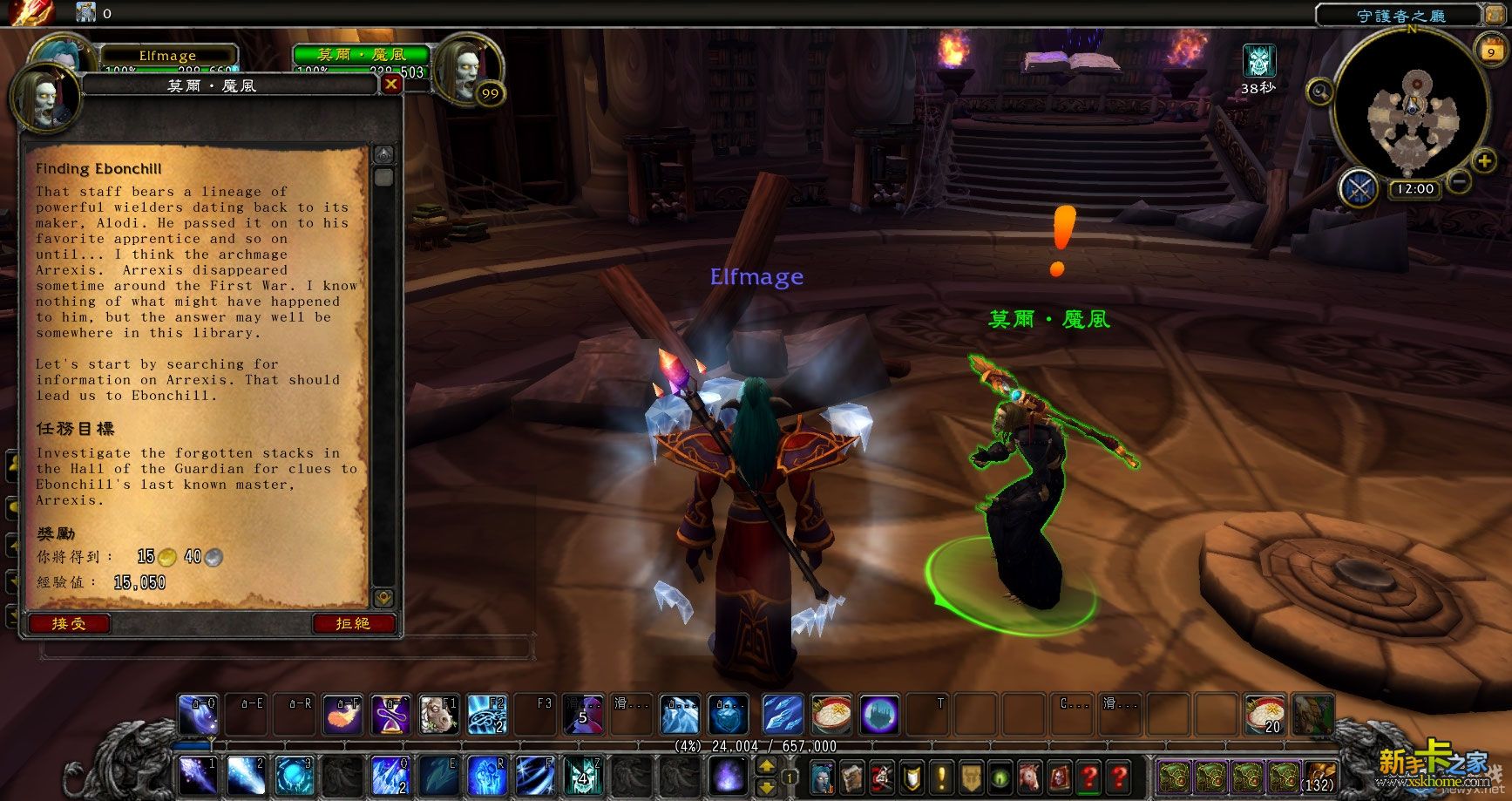
Task: Zoom in on the minimap
Action: [x=1483, y=161]
